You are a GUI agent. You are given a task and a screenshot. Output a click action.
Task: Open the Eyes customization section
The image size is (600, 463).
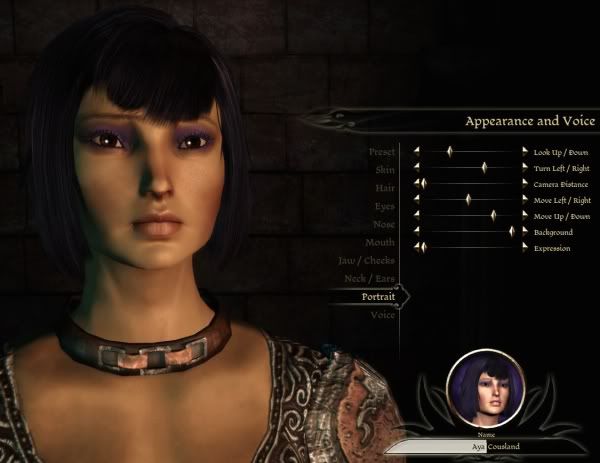[x=384, y=205]
